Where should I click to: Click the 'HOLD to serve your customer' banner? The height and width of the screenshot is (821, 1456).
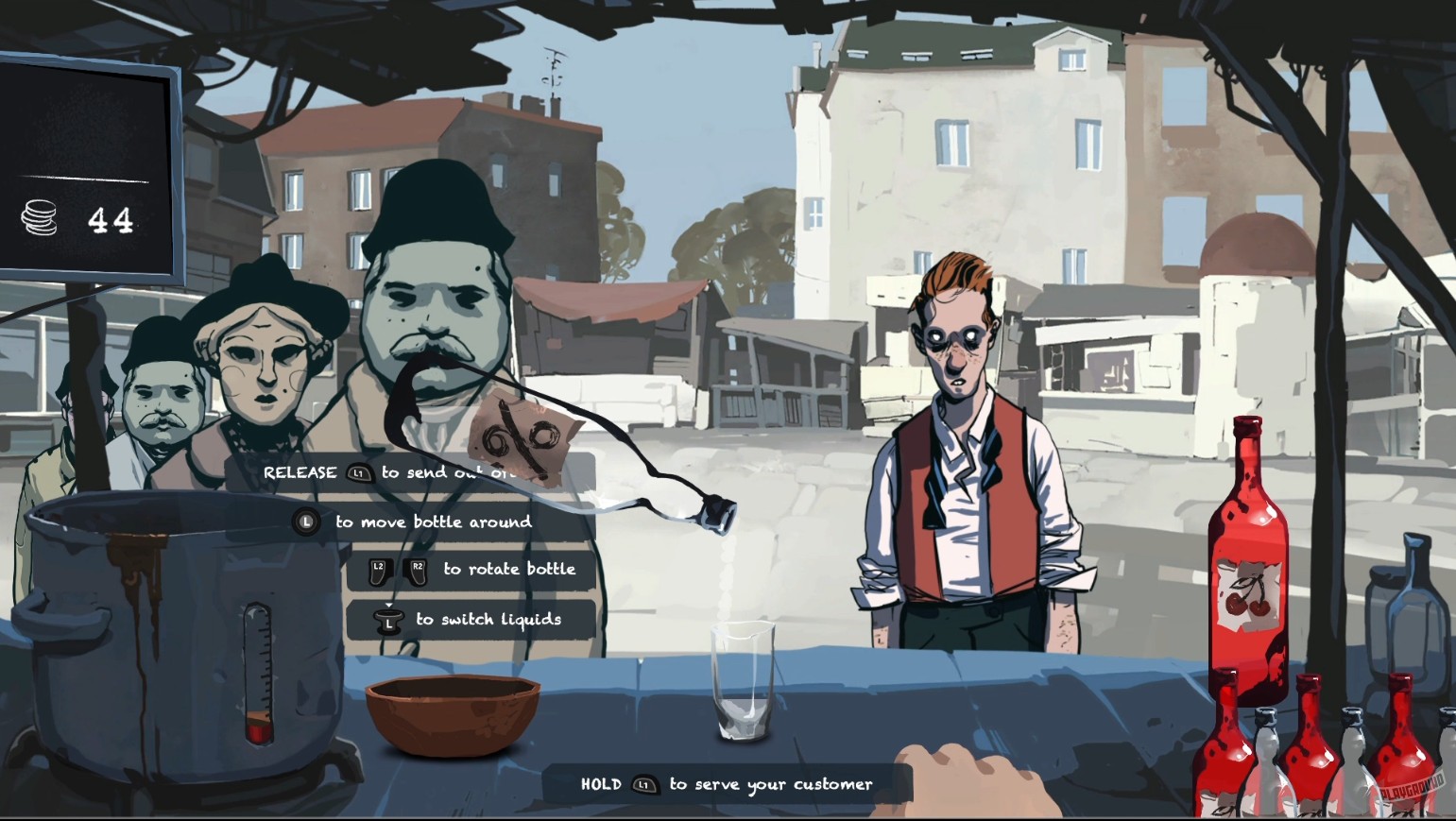(728, 783)
